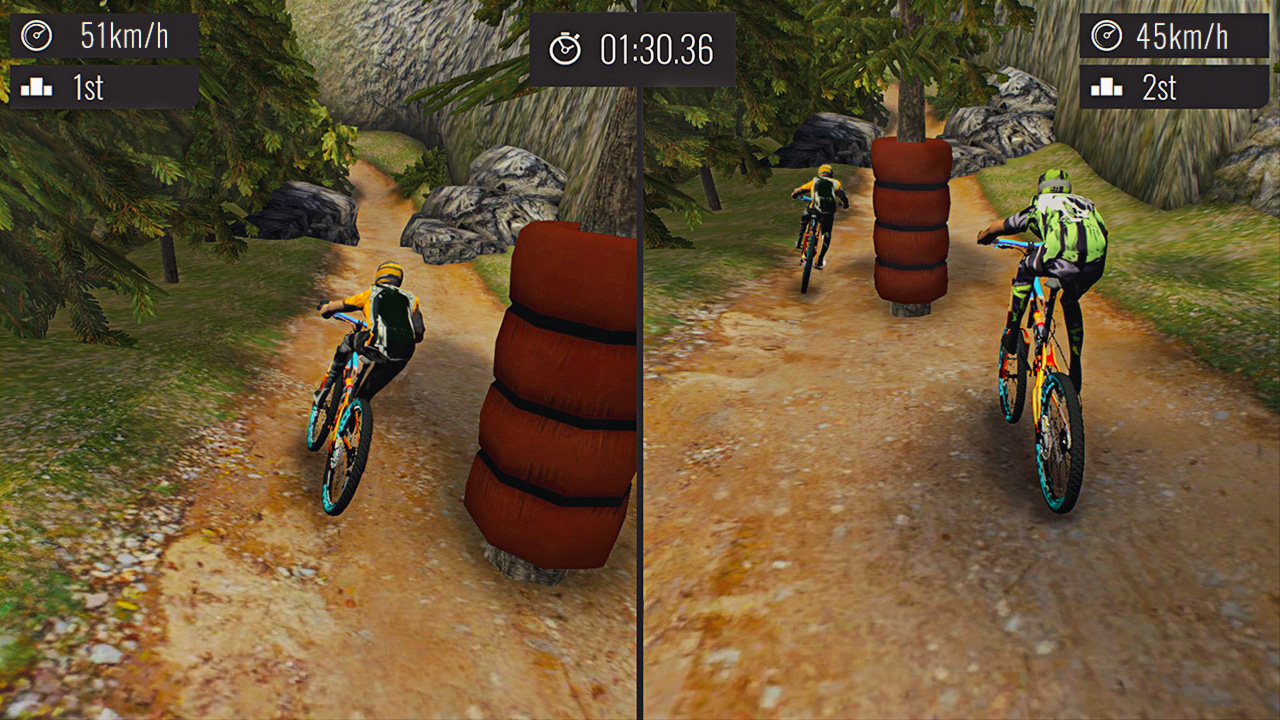This screenshot has width=1280, height=720.
Task: Switch to the right player's screen view
Action: (x=960, y=400)
